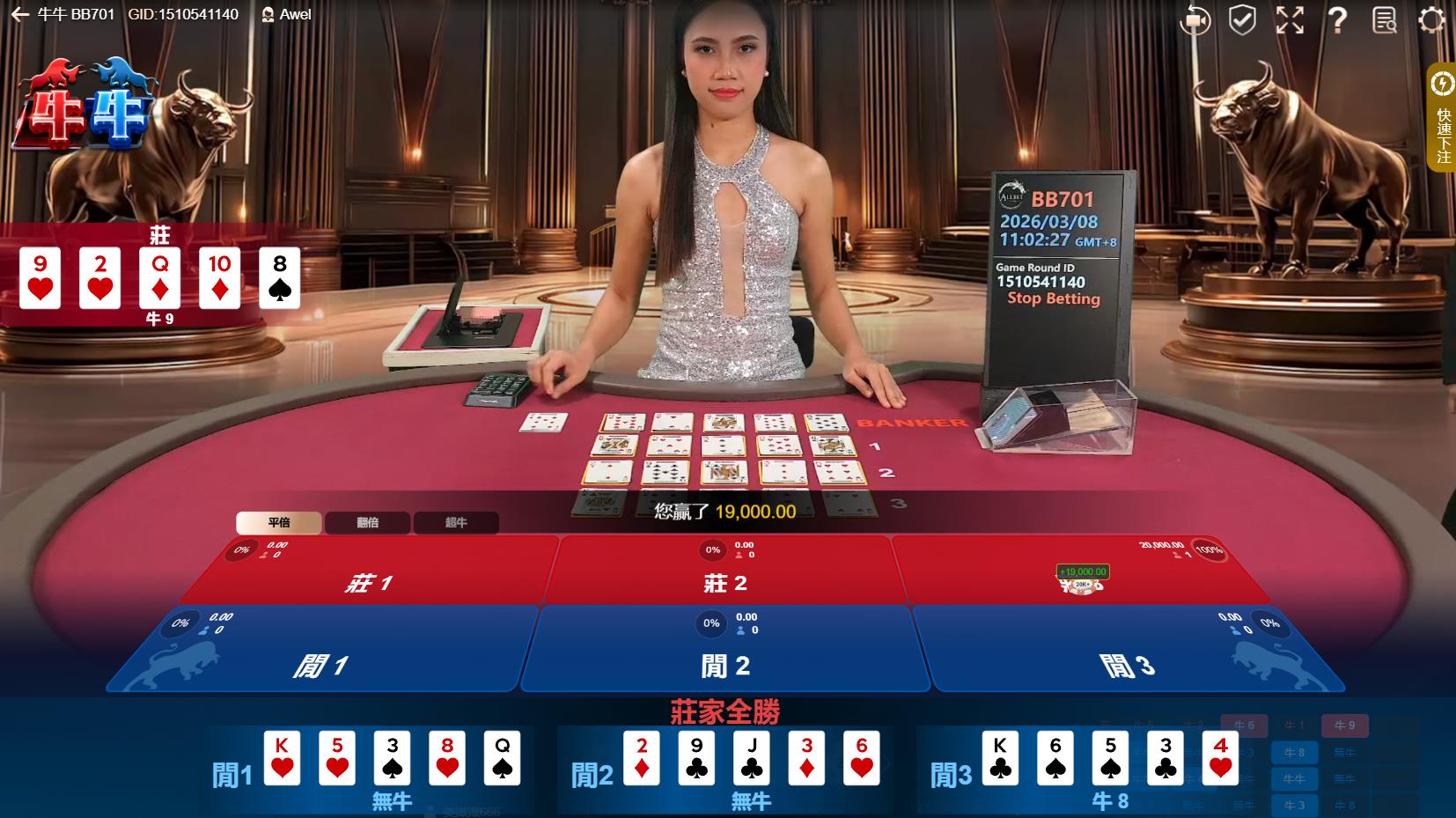Open the 快速下注 quick bet side tab
The height and width of the screenshot is (818, 1456).
click(x=1443, y=119)
